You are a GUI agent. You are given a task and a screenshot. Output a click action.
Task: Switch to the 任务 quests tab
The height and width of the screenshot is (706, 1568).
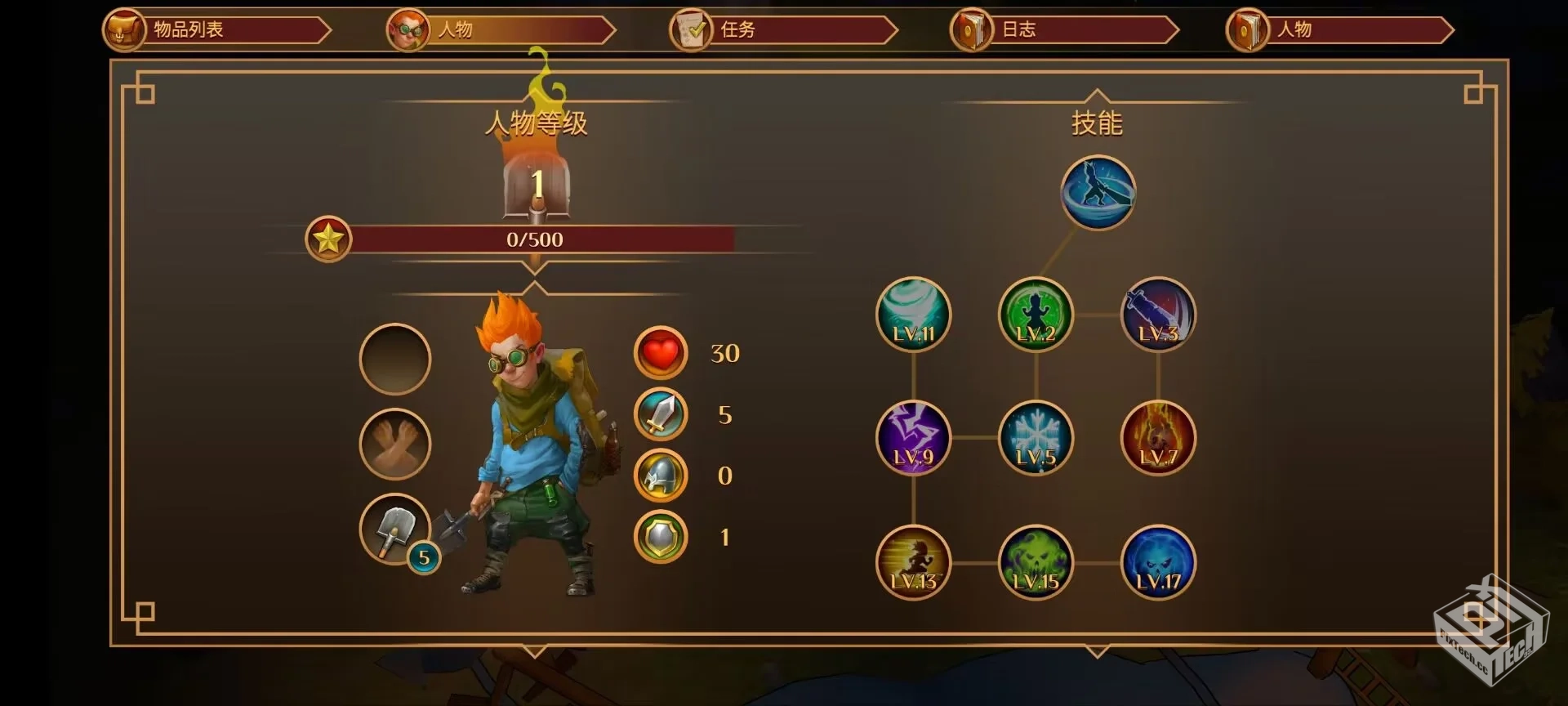782,30
